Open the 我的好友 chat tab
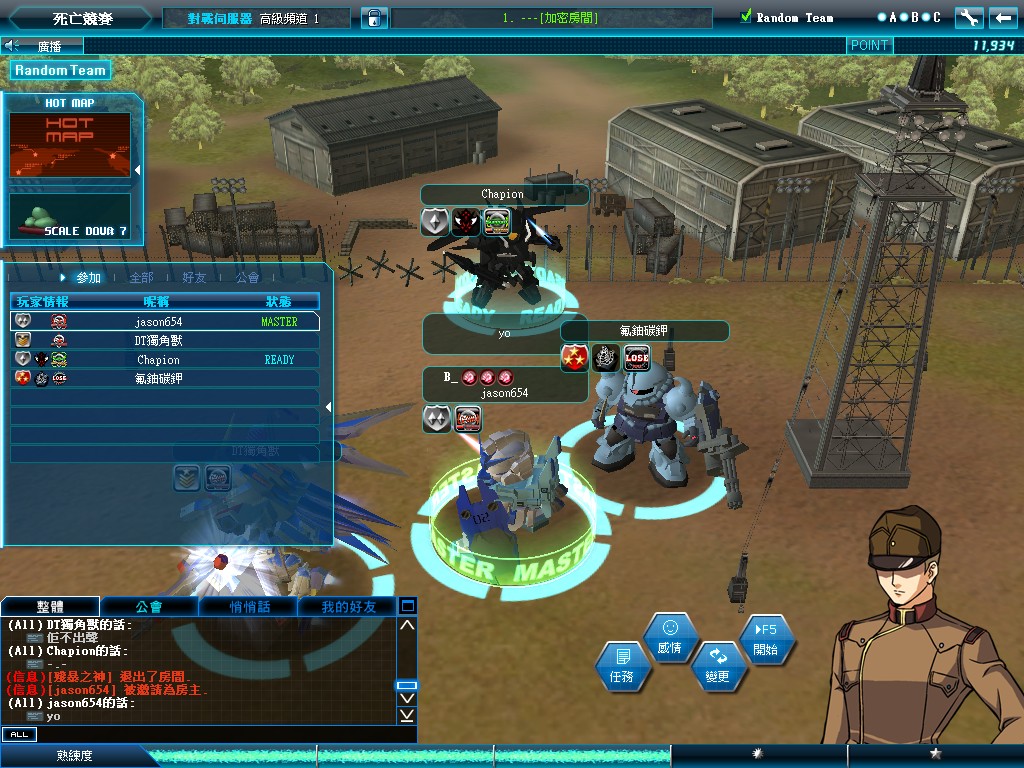 click(x=348, y=607)
